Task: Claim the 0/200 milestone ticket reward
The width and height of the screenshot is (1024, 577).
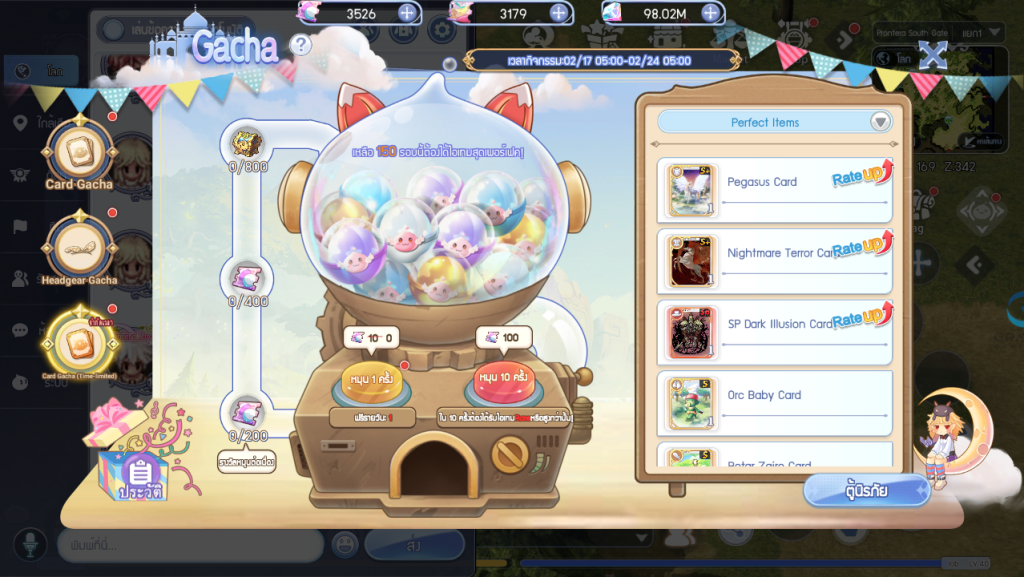Action: (247, 412)
